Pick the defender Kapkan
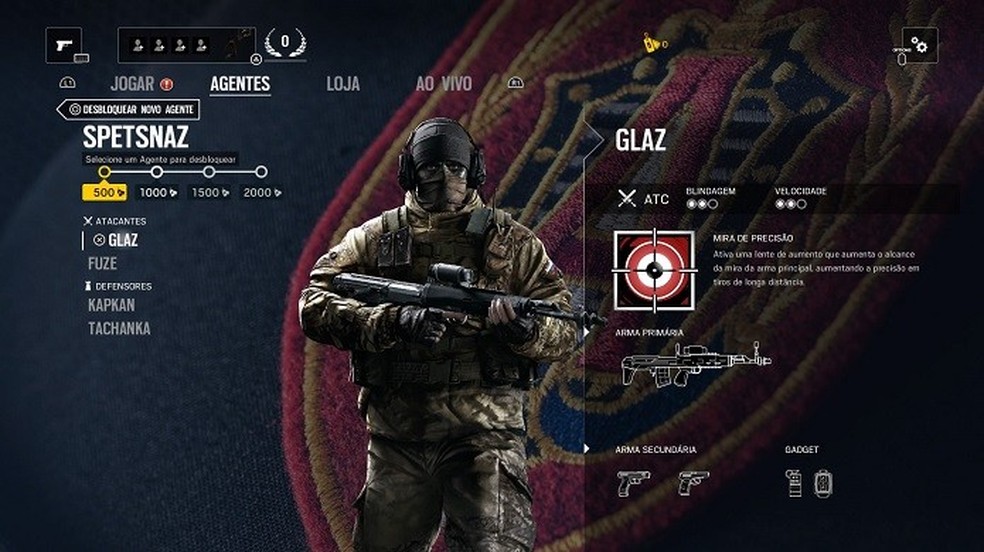 [x=111, y=305]
